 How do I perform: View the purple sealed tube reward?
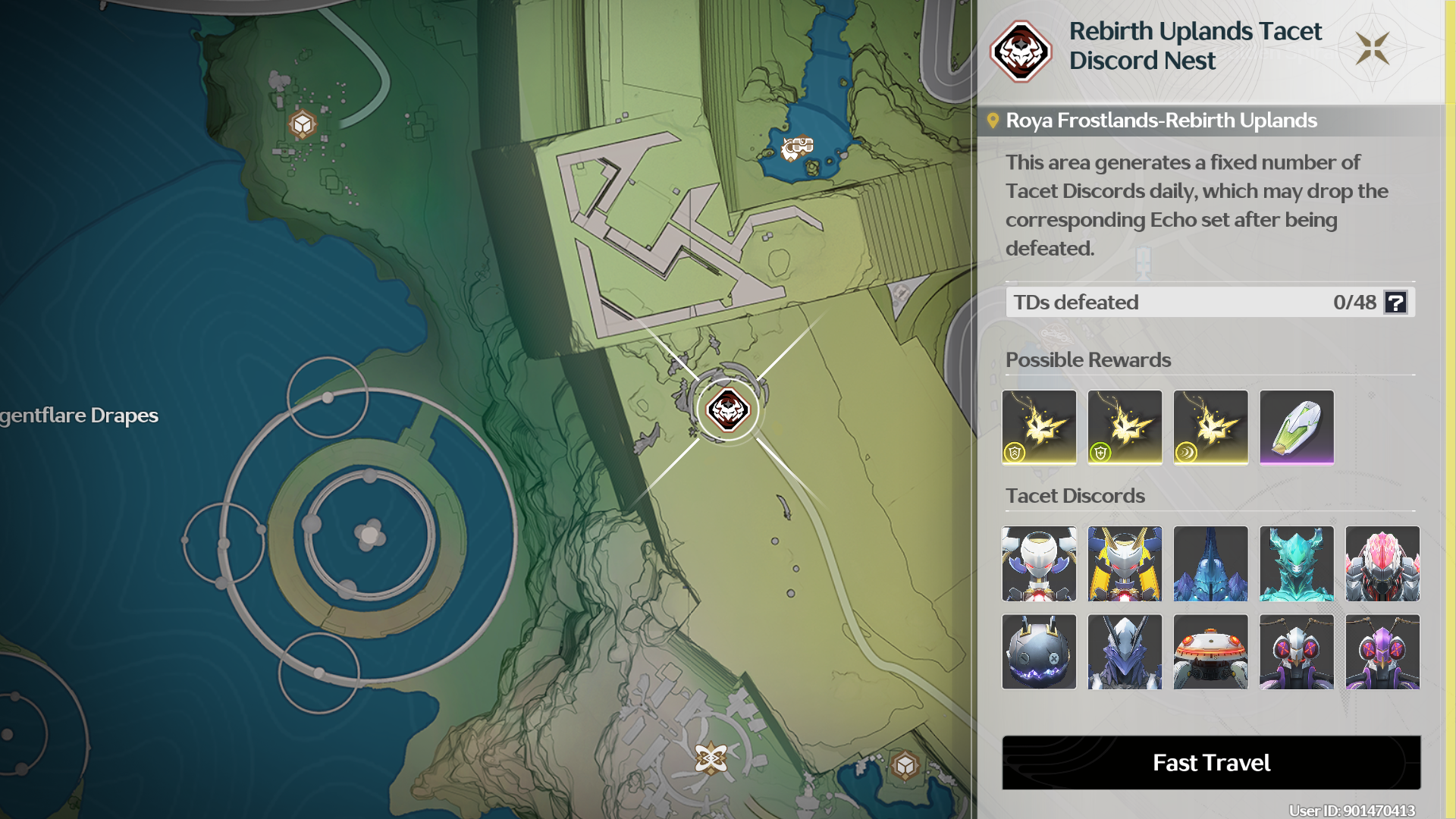click(1296, 427)
